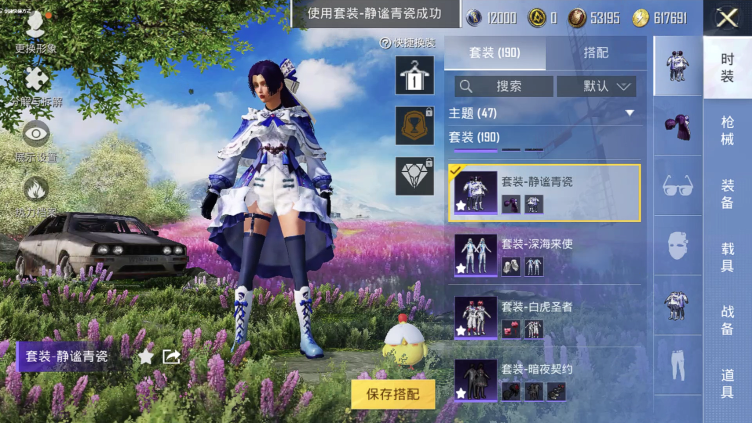Open 展示设置 eye icon
Image resolution: width=752 pixels, height=423 pixels.
(x=36, y=139)
